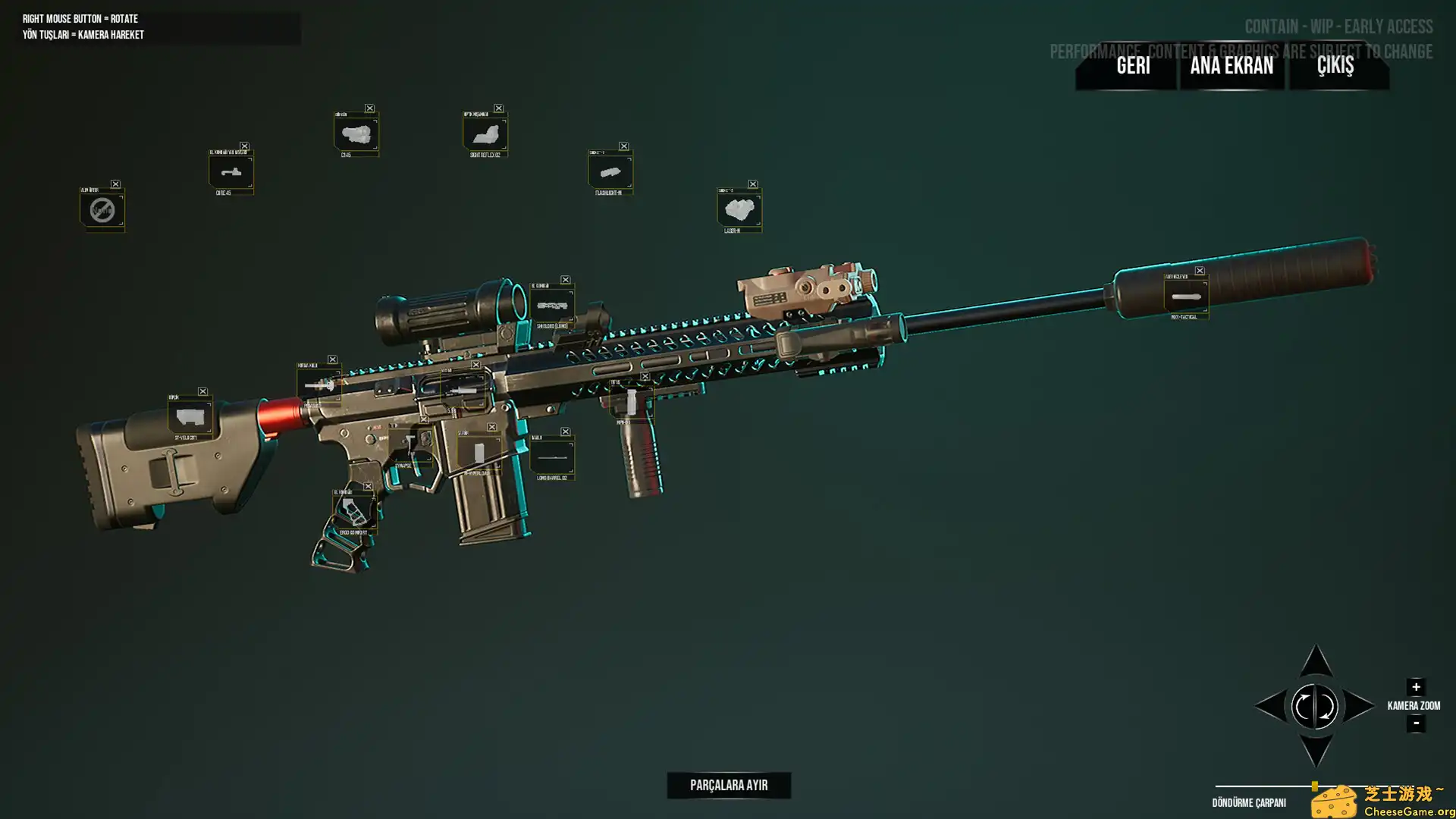Open the GERI menu item
This screenshot has height=819, width=1456.
tap(1133, 67)
